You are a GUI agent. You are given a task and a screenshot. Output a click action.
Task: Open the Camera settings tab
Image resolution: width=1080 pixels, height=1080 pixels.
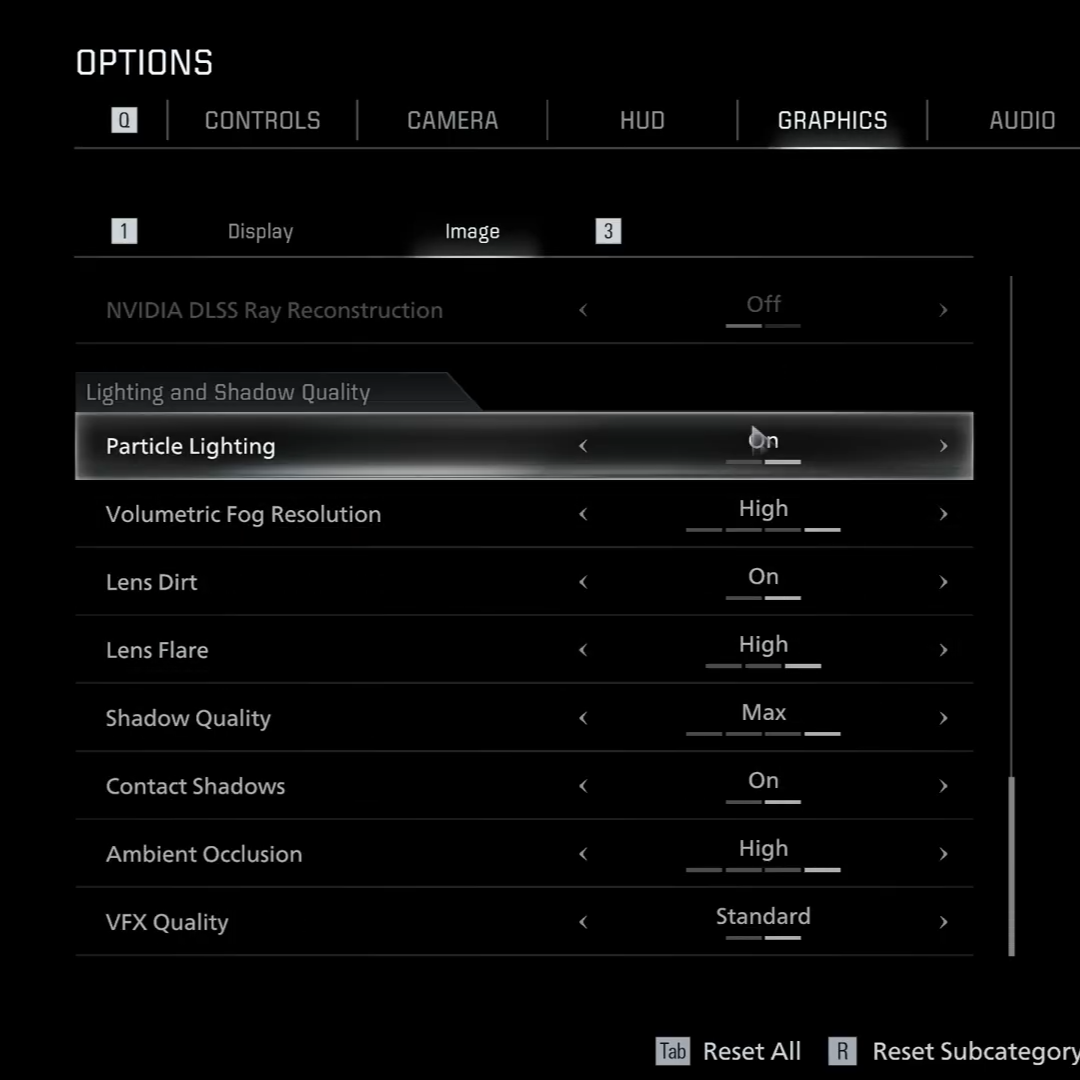452,121
